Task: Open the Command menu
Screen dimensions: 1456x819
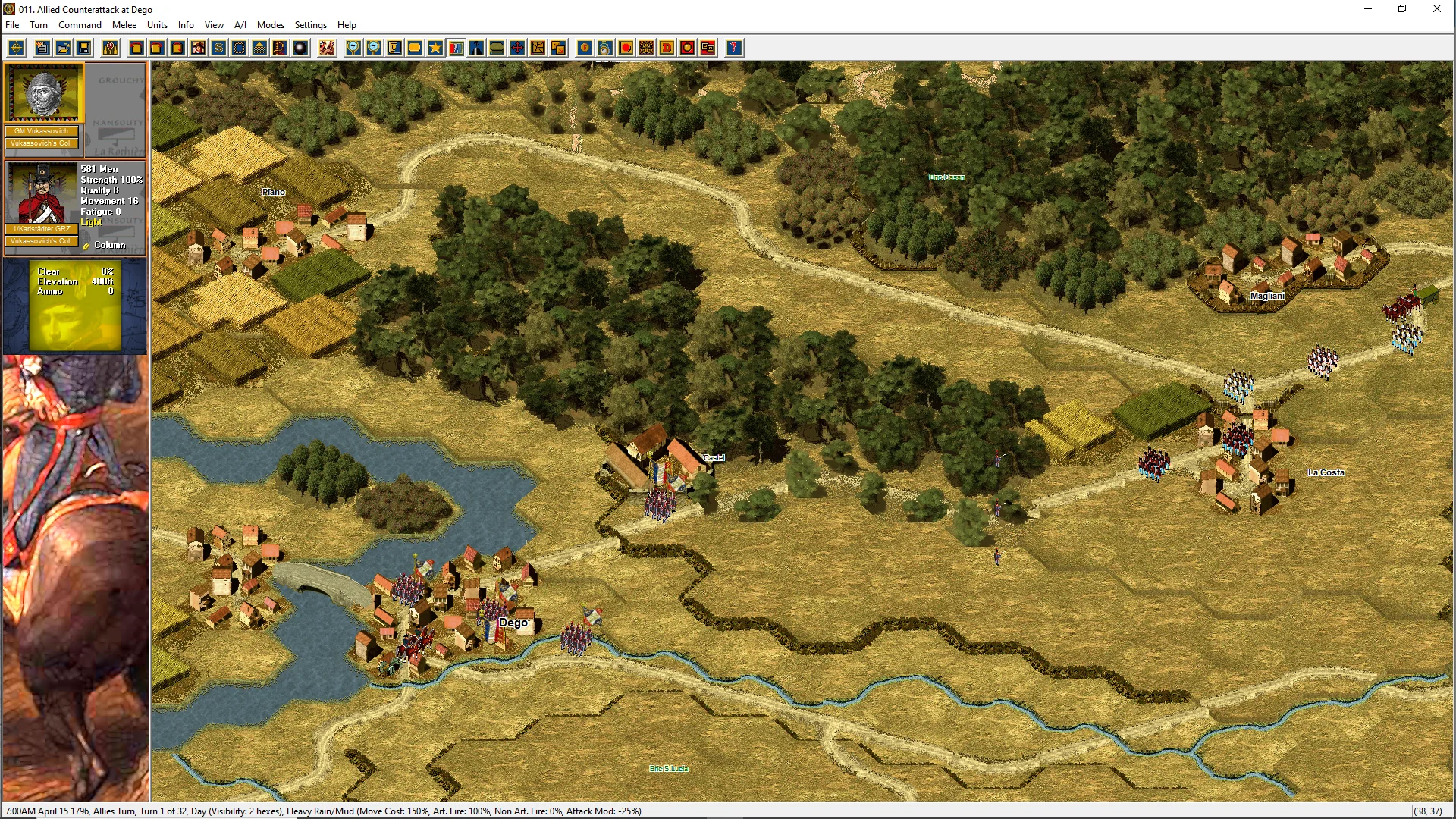Action: point(80,25)
